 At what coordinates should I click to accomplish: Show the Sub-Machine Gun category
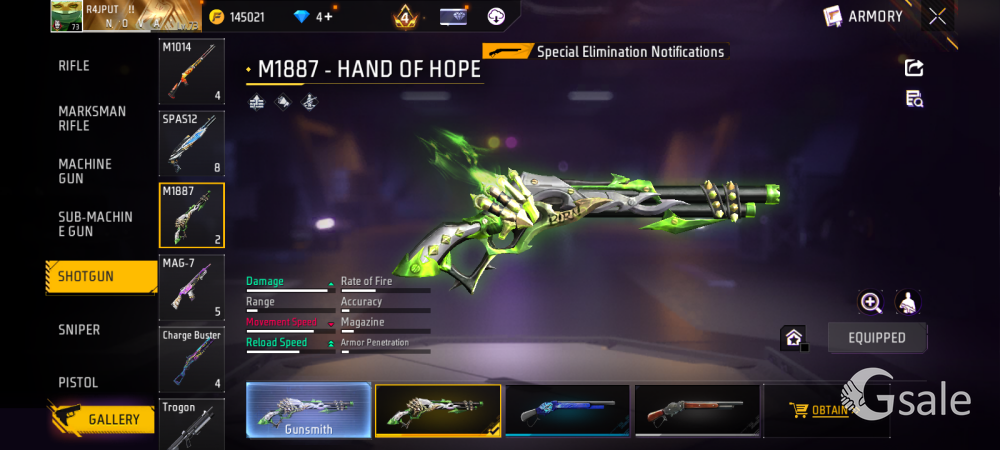click(x=95, y=224)
